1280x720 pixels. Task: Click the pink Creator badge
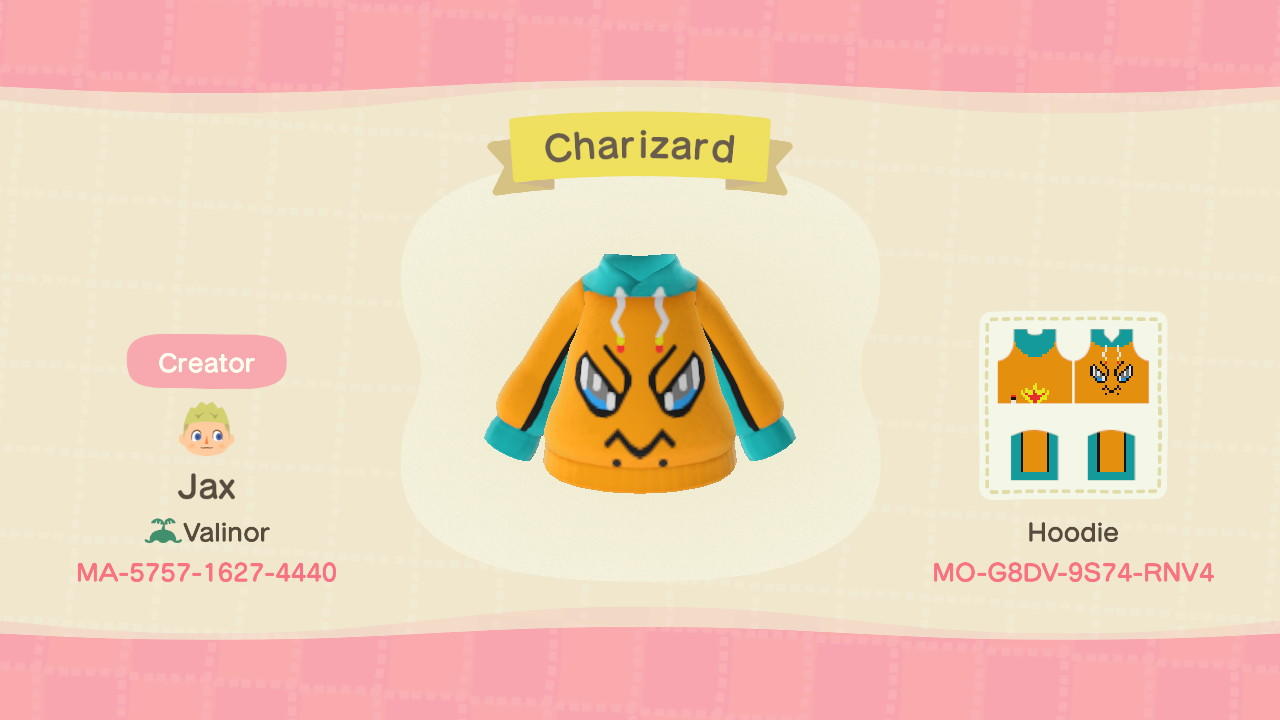(x=206, y=362)
